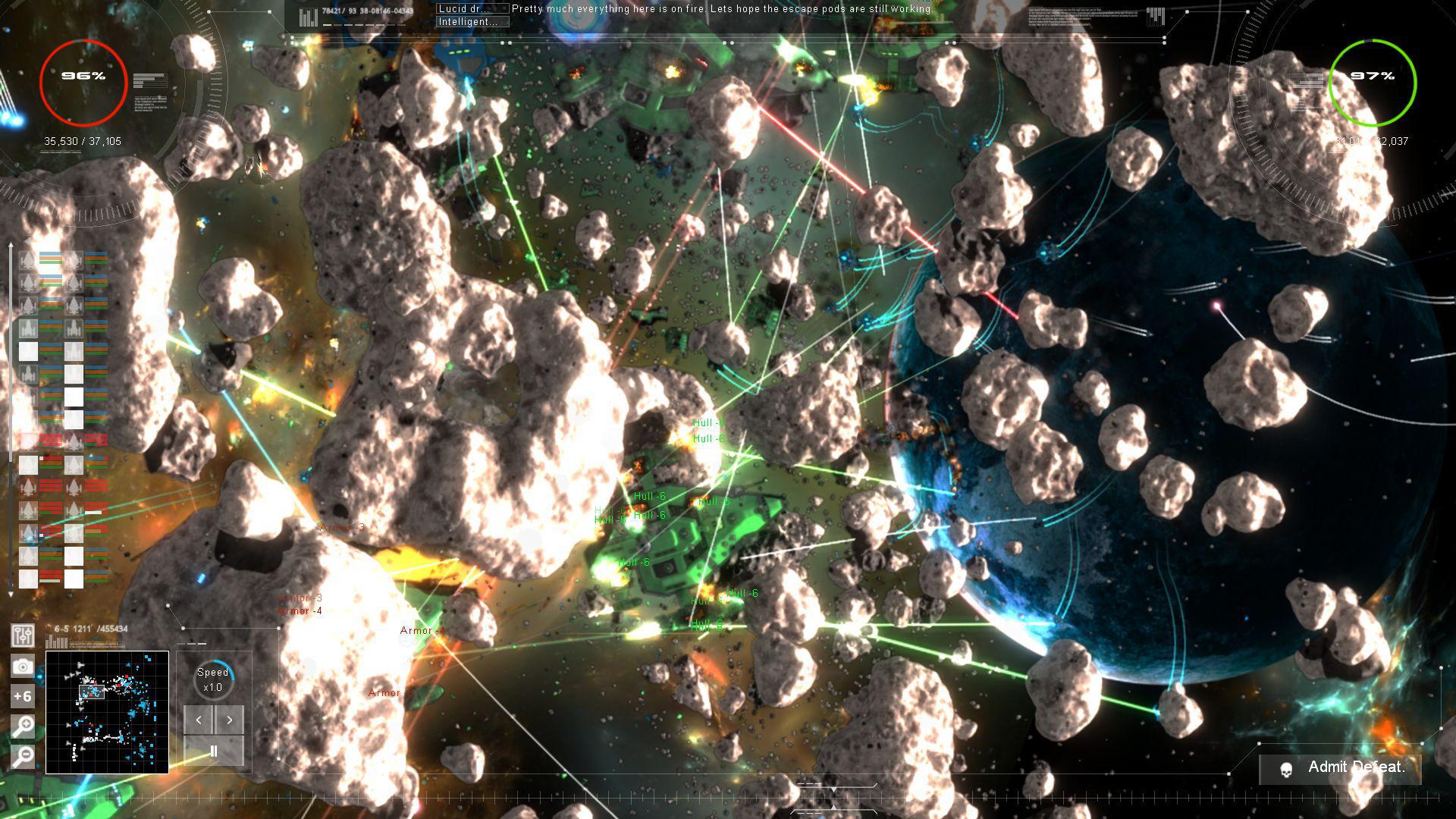Zoom in using the magnifier-plus icon
This screenshot has height=819, width=1456.
click(23, 725)
